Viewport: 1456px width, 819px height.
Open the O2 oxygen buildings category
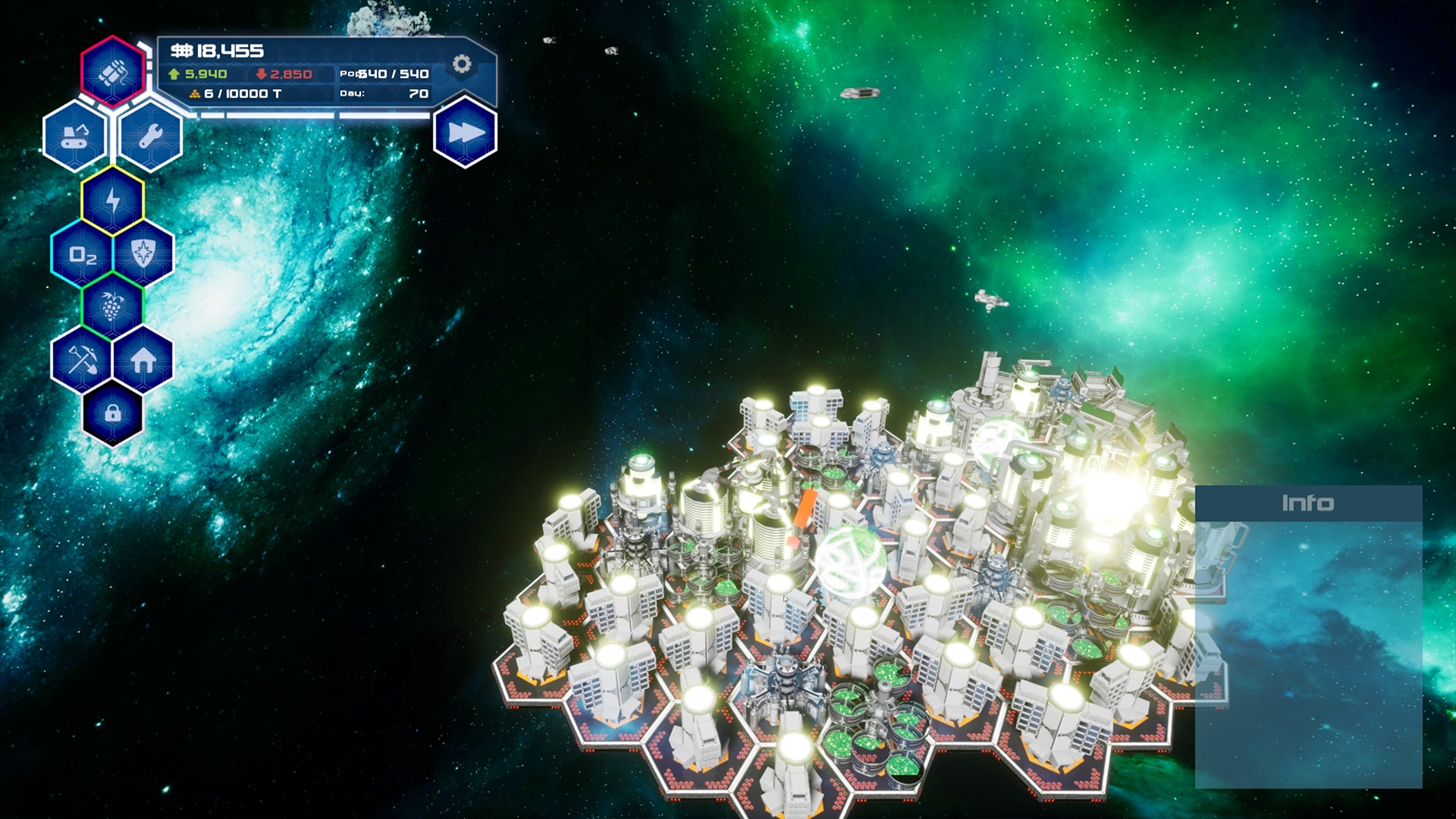tap(83, 256)
